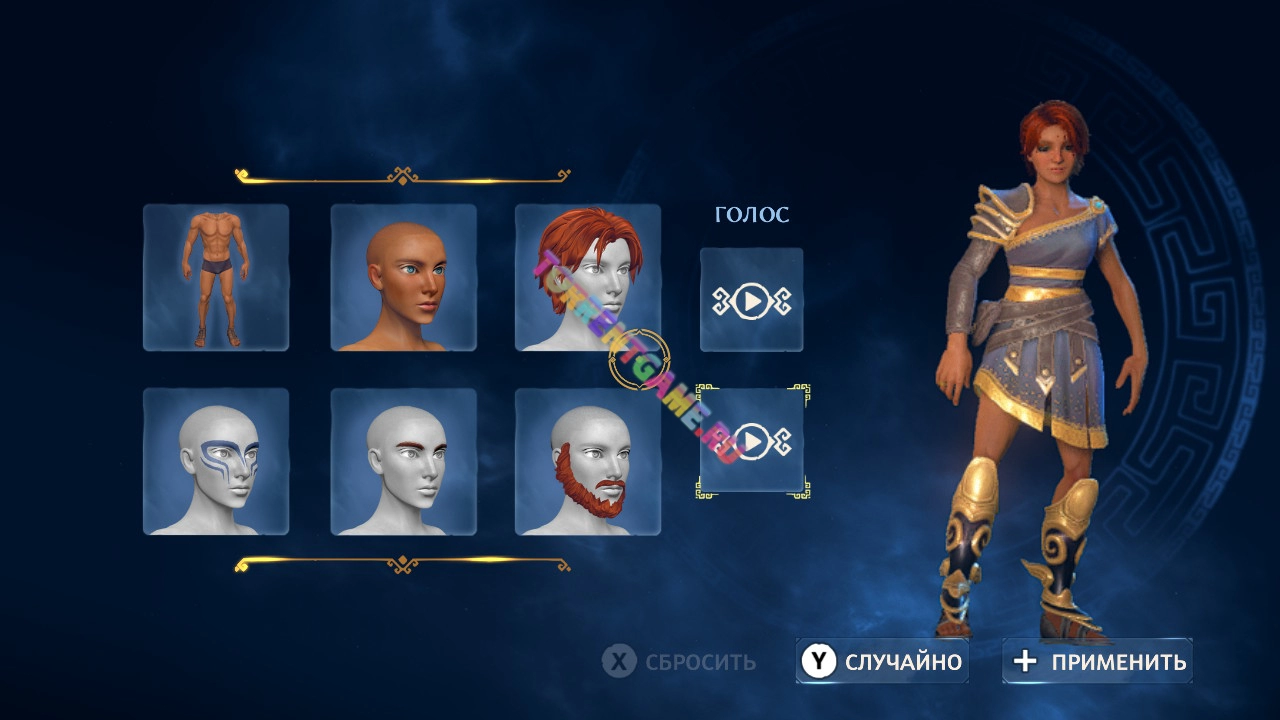Open the red hairstyle tile
The height and width of the screenshot is (720, 1280).
point(588,278)
